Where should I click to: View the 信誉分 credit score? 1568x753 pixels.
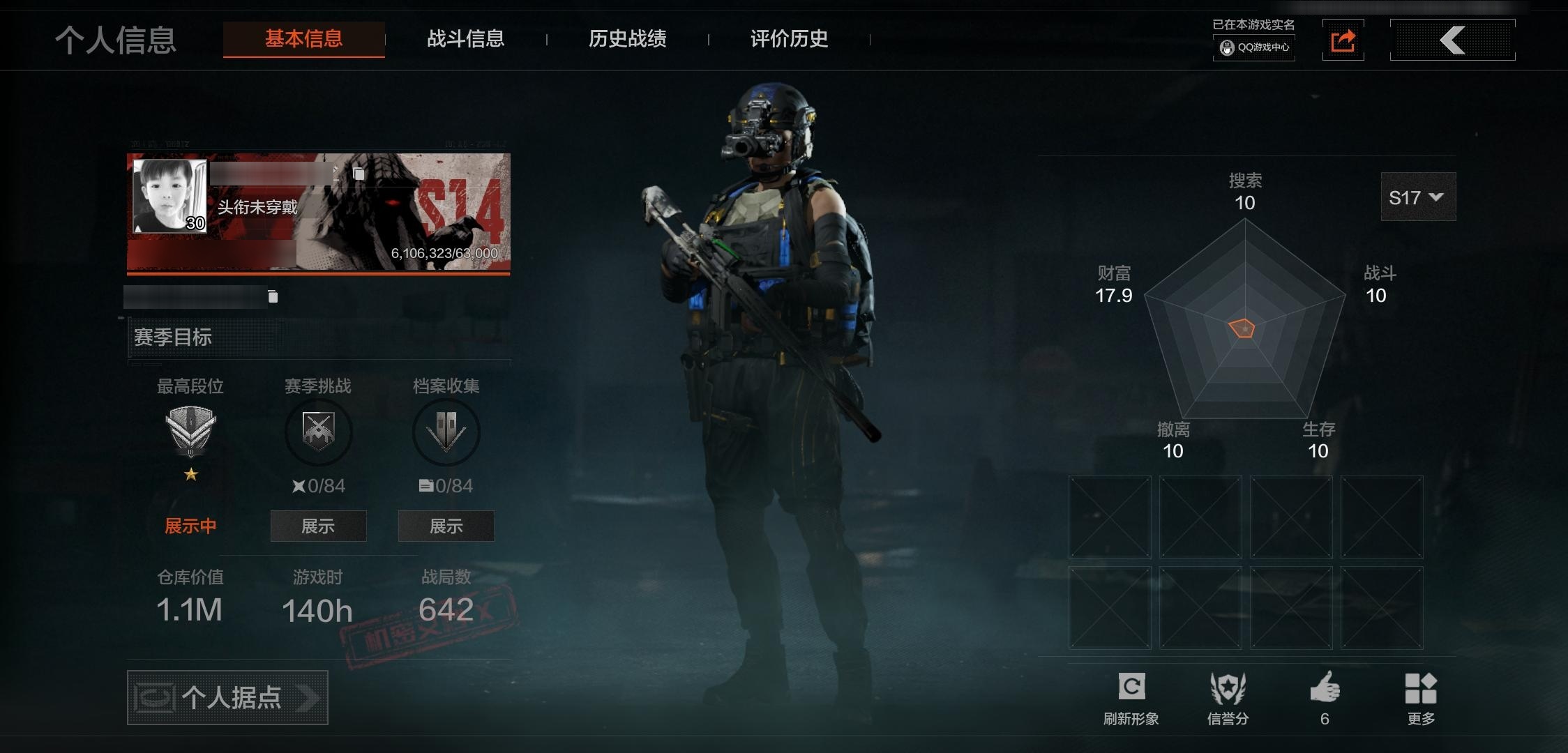click(1228, 697)
